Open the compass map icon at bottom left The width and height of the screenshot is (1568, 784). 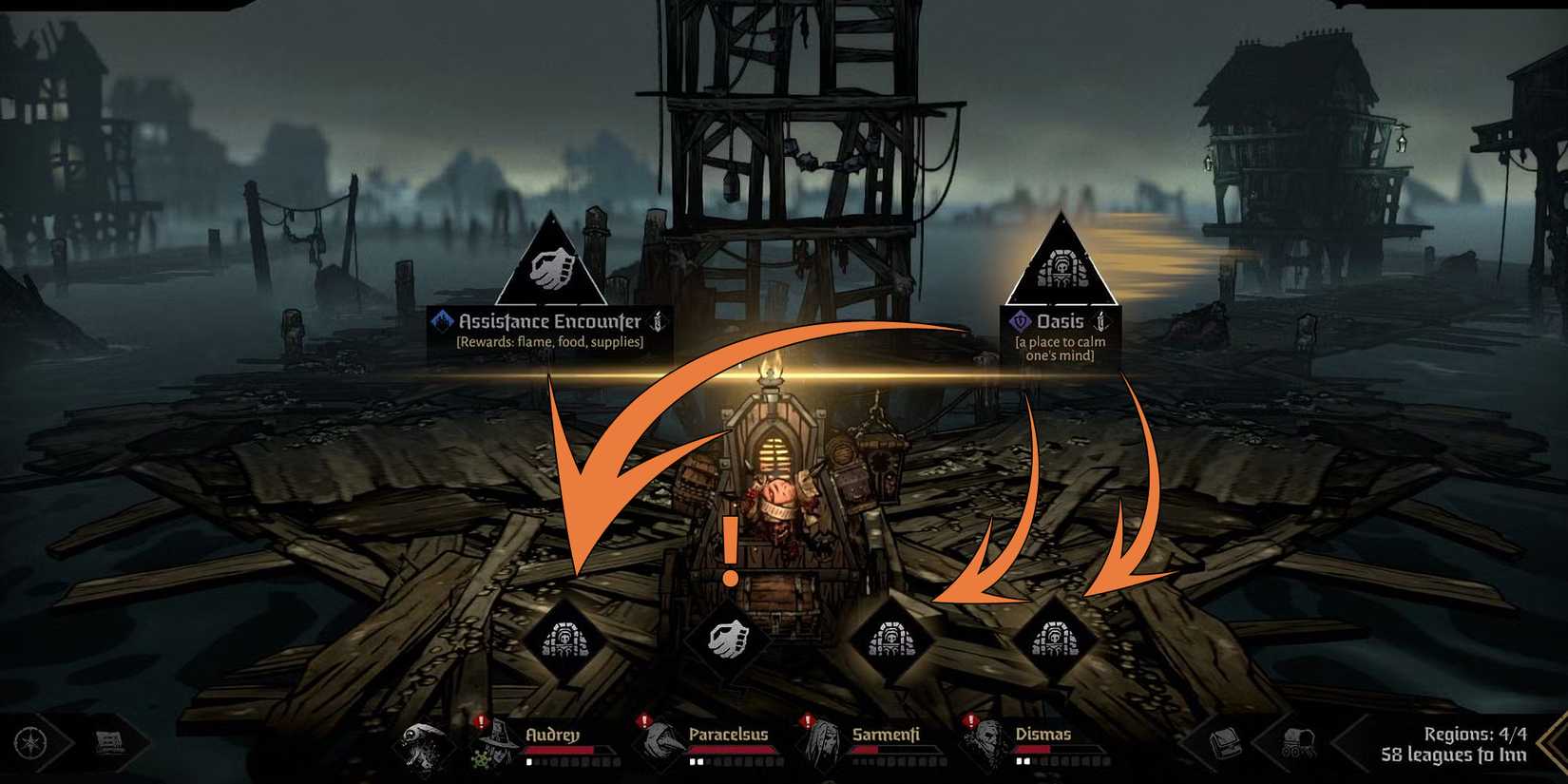coord(31,742)
